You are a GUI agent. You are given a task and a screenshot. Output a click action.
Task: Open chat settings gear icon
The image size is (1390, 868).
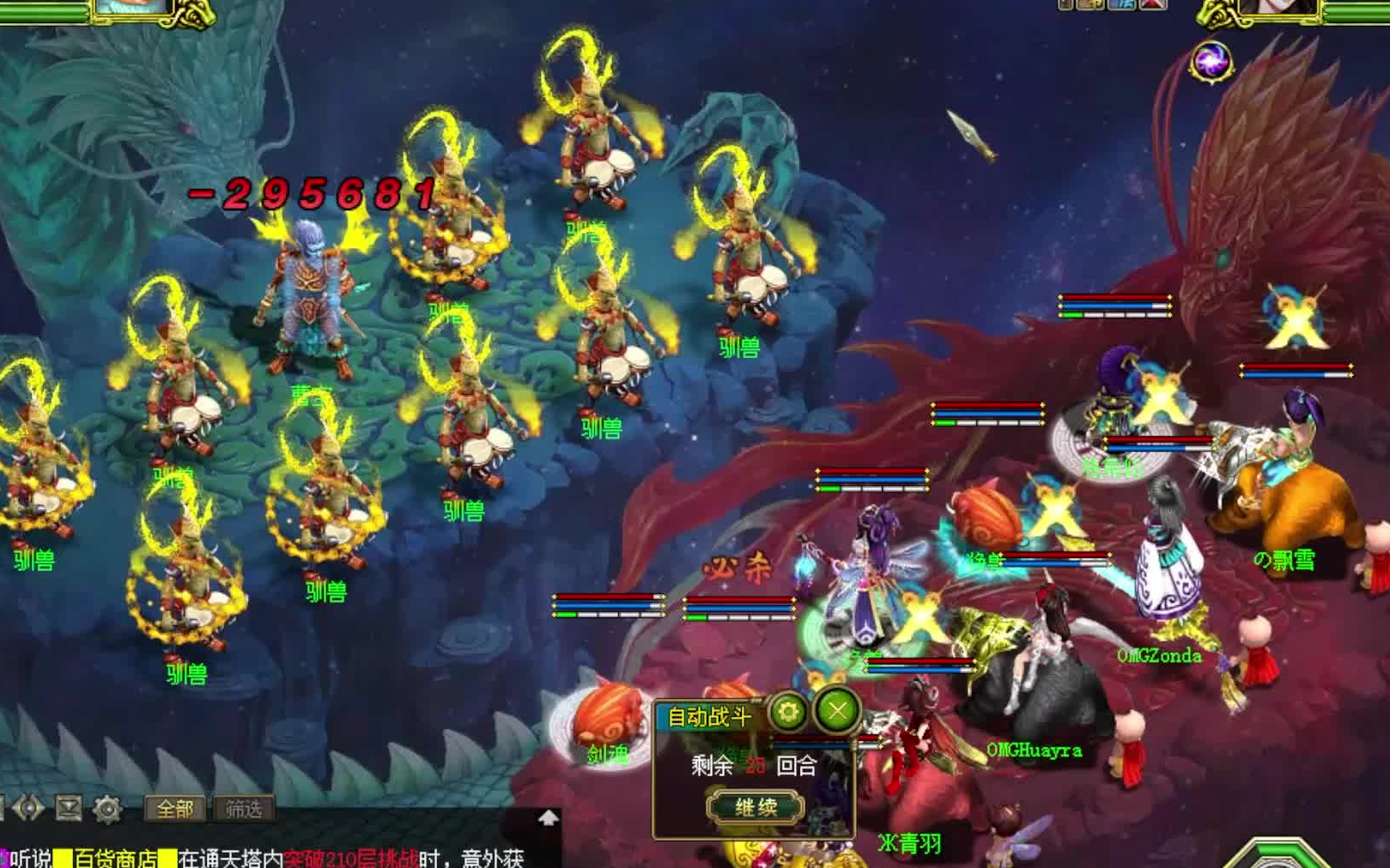click(107, 809)
